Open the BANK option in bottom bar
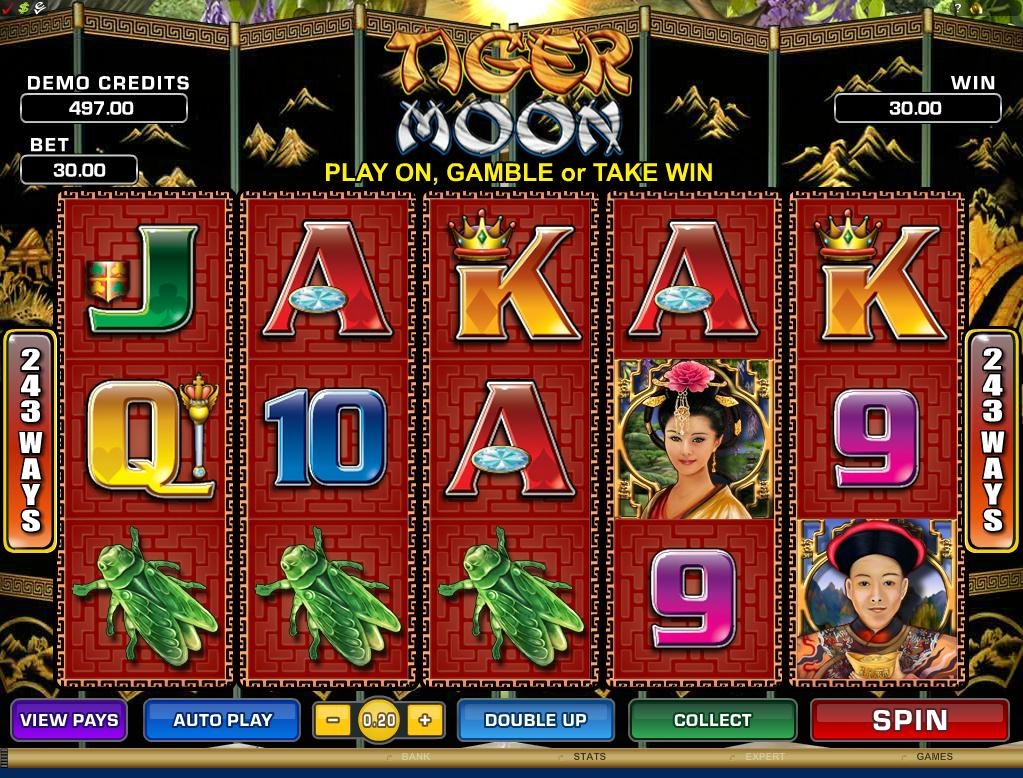Image resolution: width=1023 pixels, height=778 pixels. pos(414,757)
